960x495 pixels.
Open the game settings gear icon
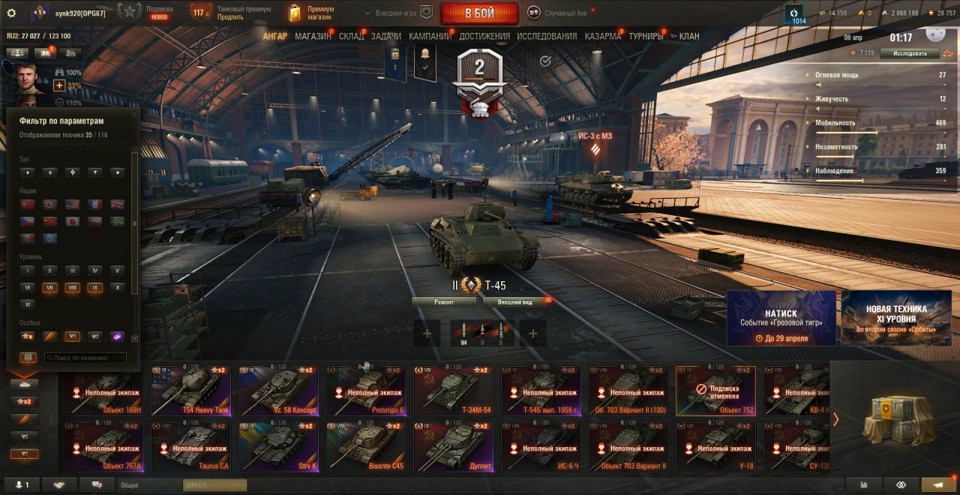tap(12, 13)
